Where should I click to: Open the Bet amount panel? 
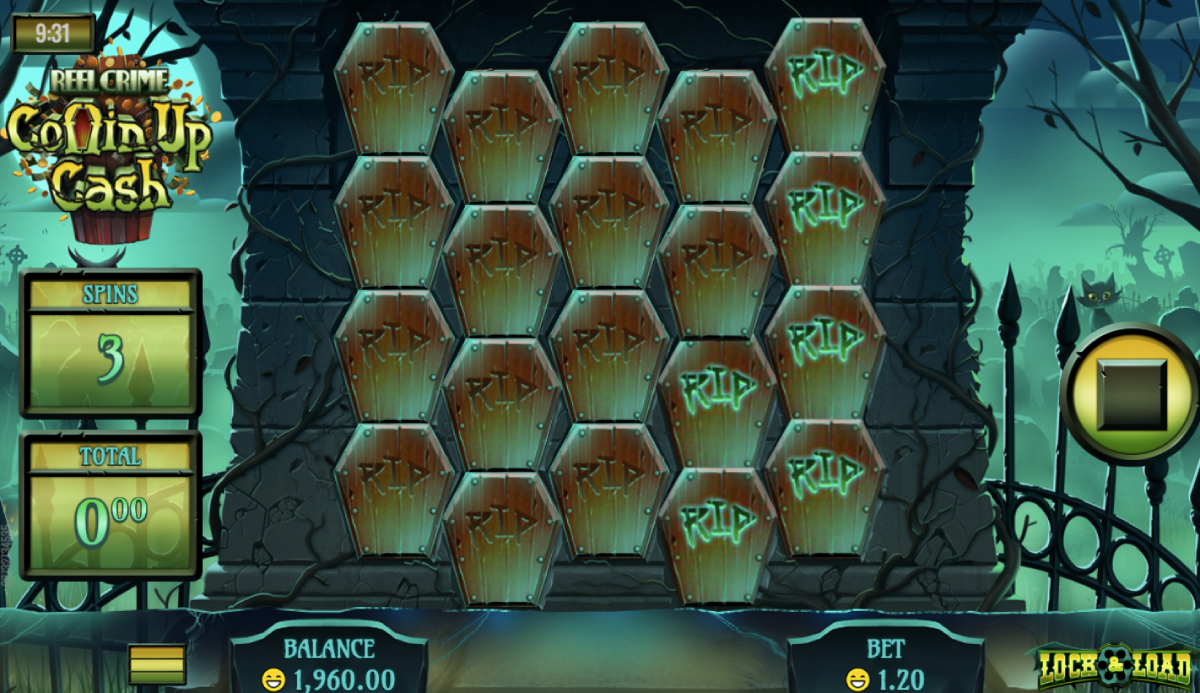pyautogui.click(x=886, y=664)
